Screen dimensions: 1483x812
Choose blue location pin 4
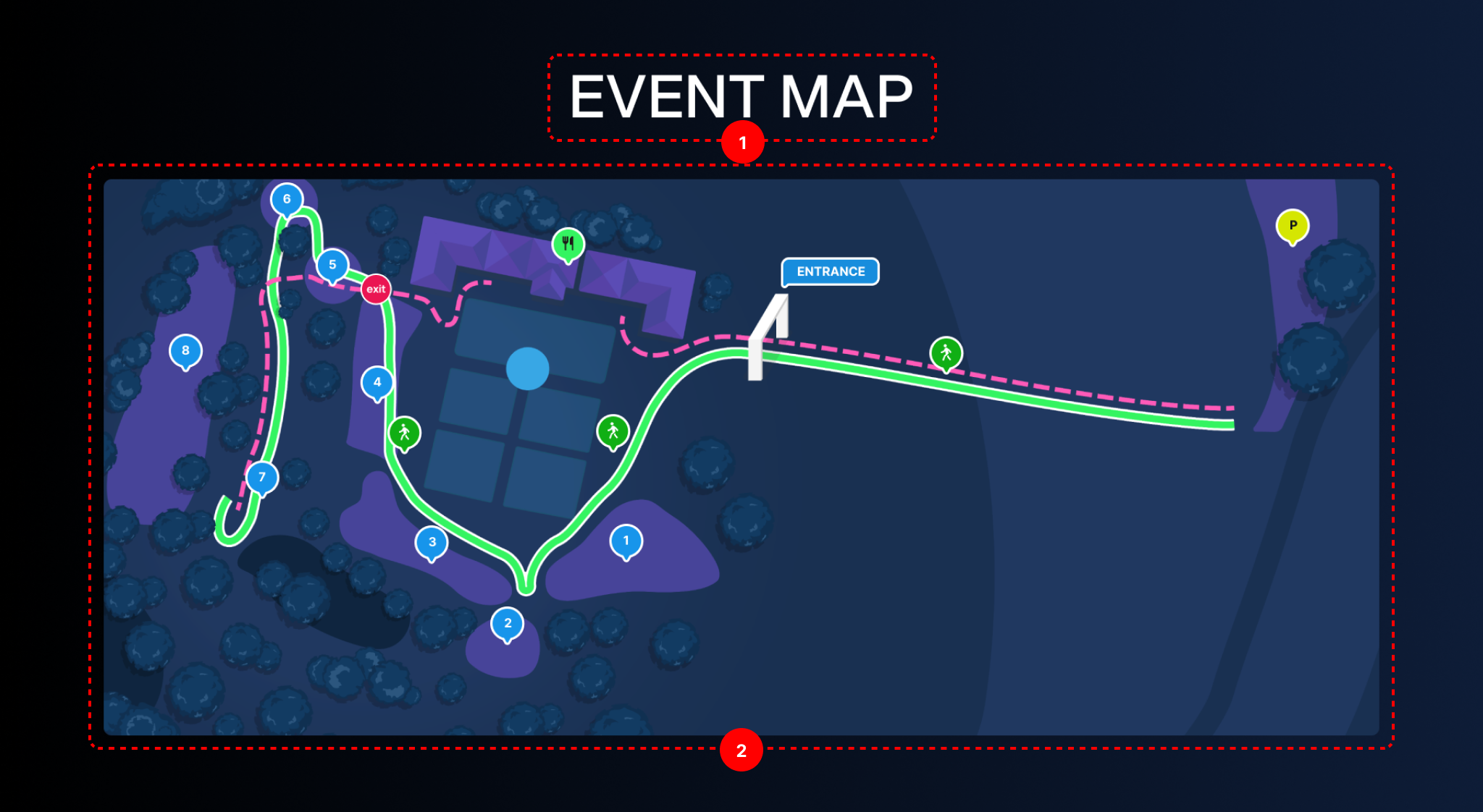click(x=377, y=382)
